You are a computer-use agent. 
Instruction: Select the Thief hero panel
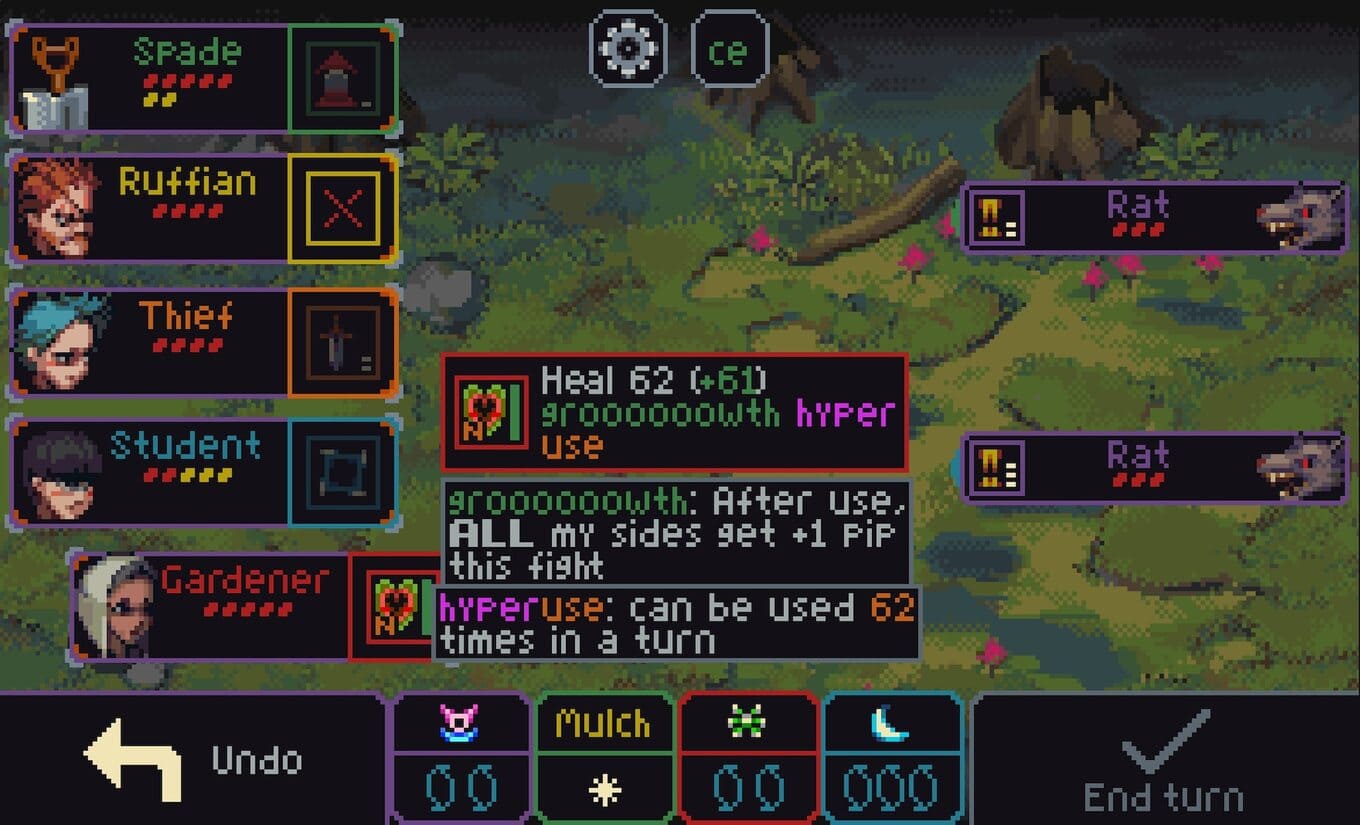click(150, 342)
